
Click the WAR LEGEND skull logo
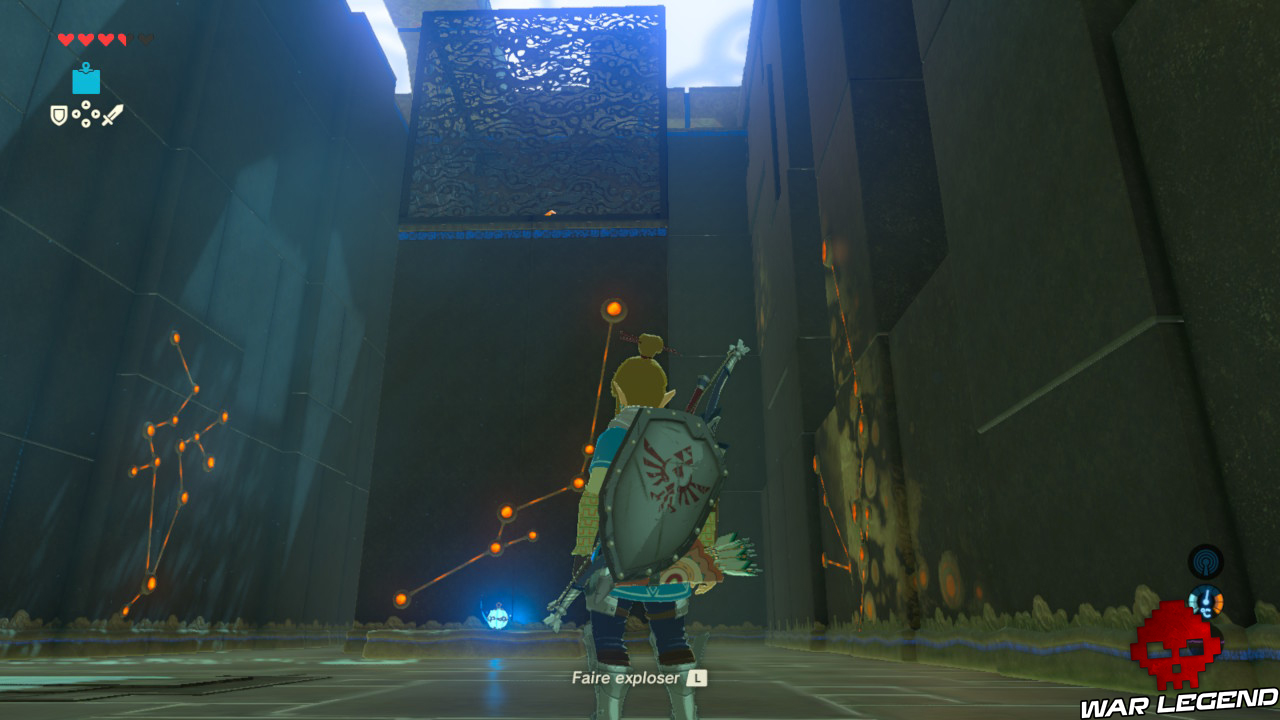click(x=1176, y=644)
